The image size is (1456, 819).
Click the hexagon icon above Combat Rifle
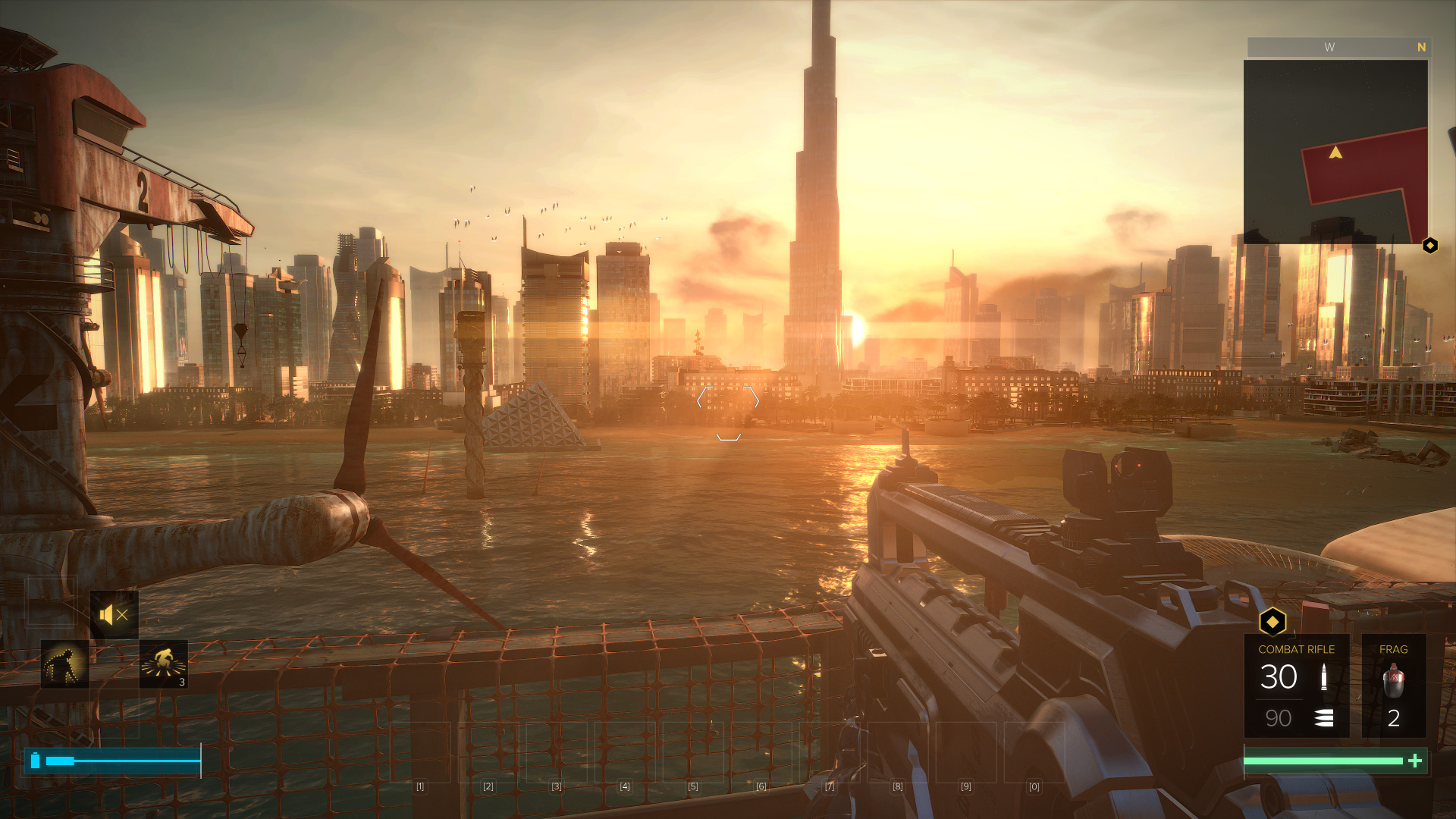pos(1272,623)
